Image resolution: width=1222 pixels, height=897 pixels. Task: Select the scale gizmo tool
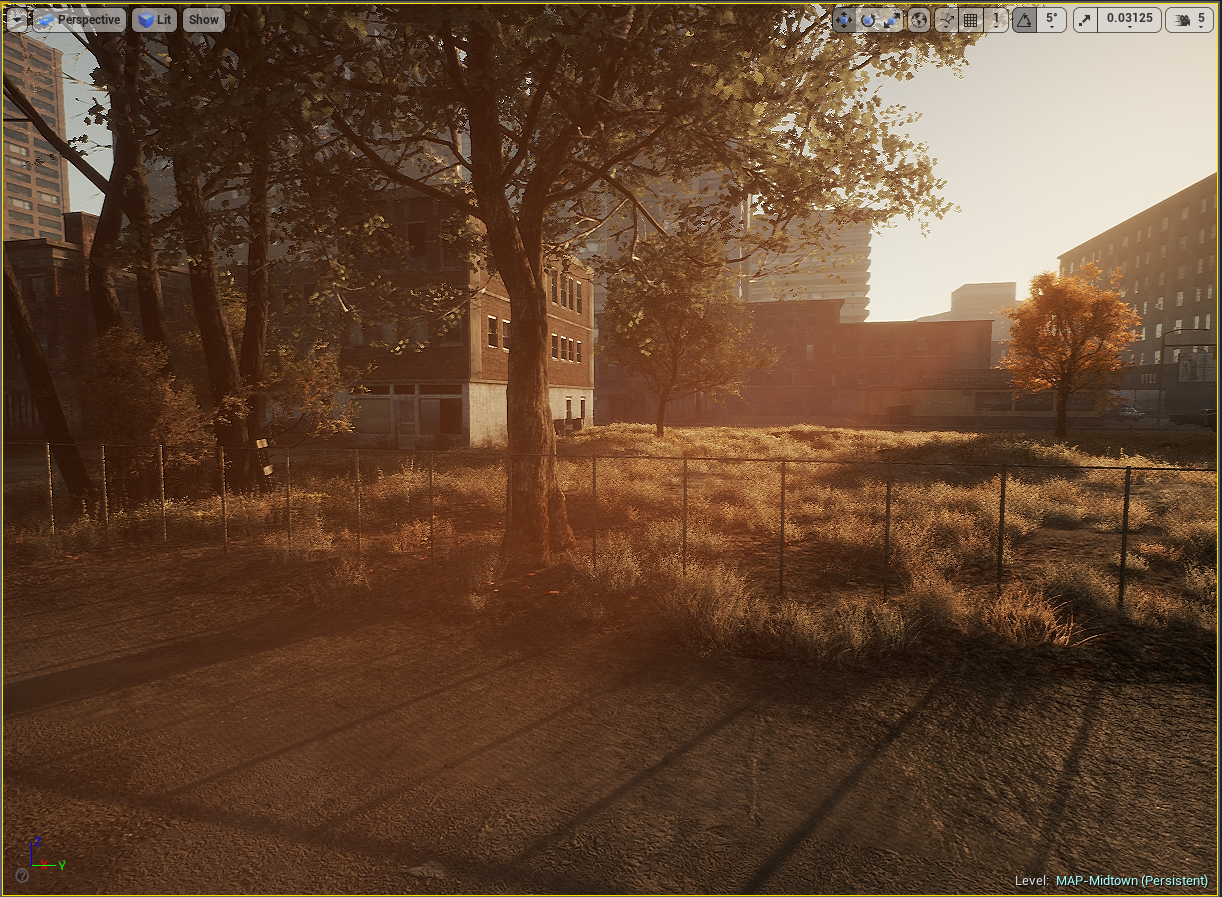tap(892, 19)
